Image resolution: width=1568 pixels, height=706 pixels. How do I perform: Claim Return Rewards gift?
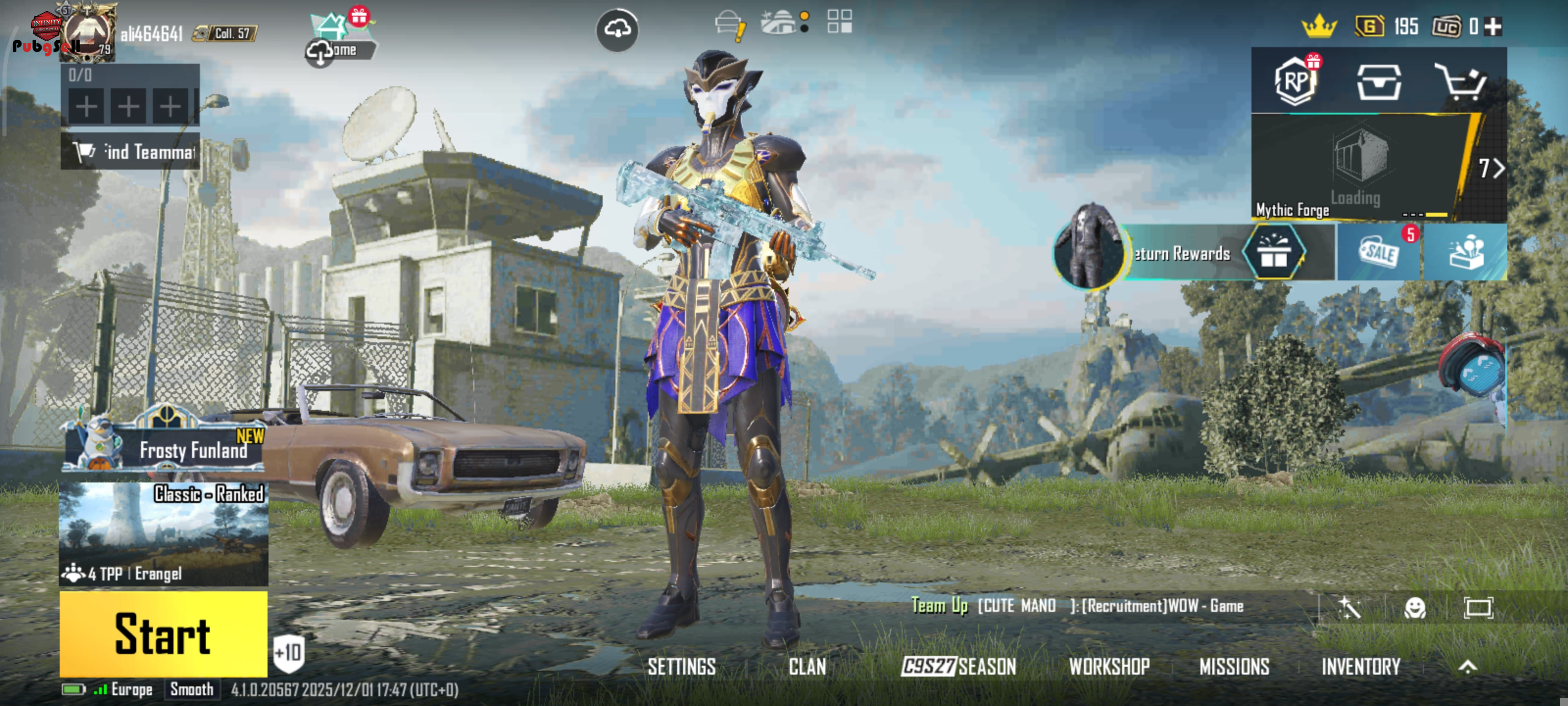click(x=1273, y=252)
